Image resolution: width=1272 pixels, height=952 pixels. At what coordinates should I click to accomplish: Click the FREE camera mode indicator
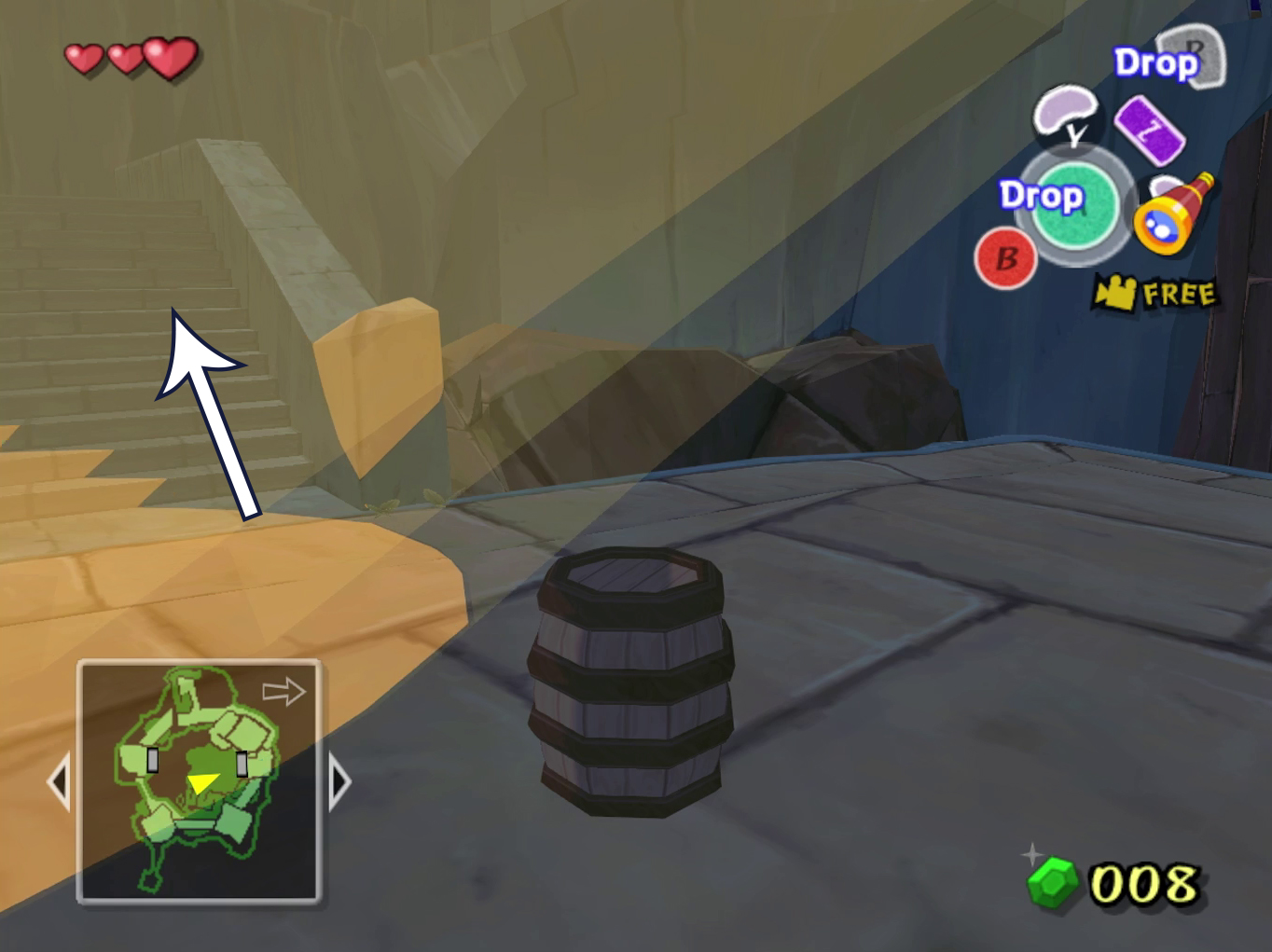[1157, 294]
